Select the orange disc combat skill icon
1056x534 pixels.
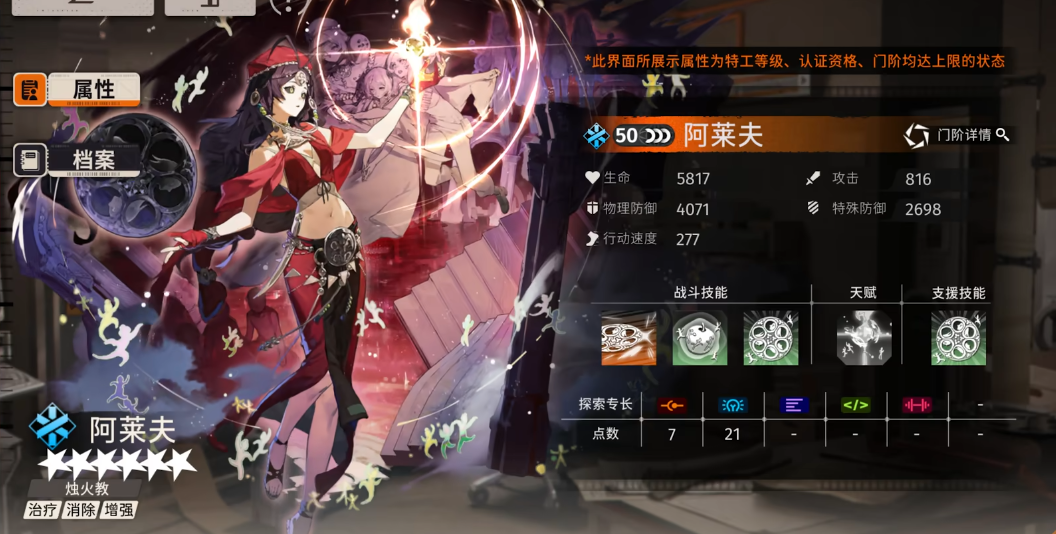click(x=628, y=338)
